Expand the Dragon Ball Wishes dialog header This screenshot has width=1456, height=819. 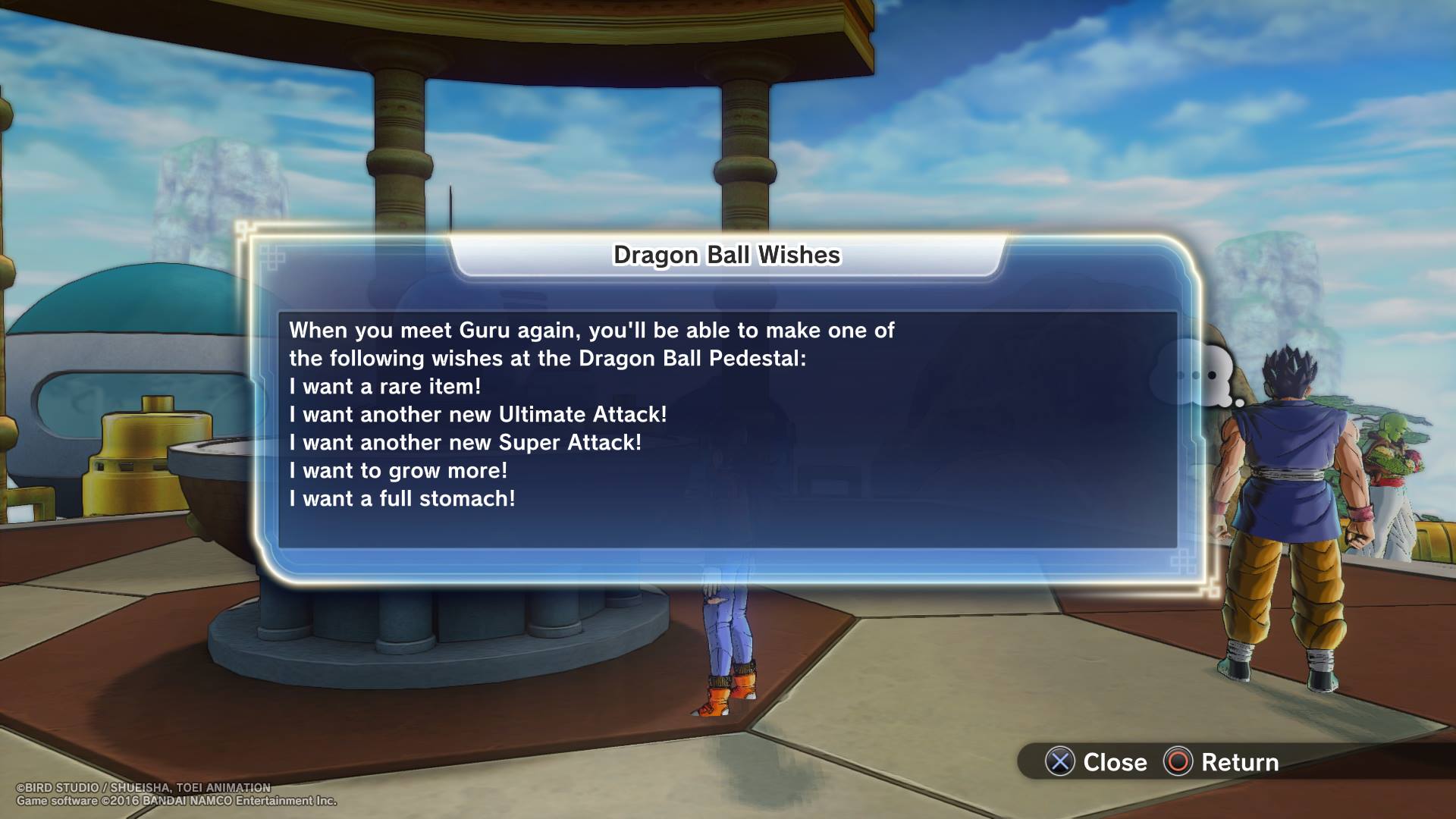pos(726,256)
